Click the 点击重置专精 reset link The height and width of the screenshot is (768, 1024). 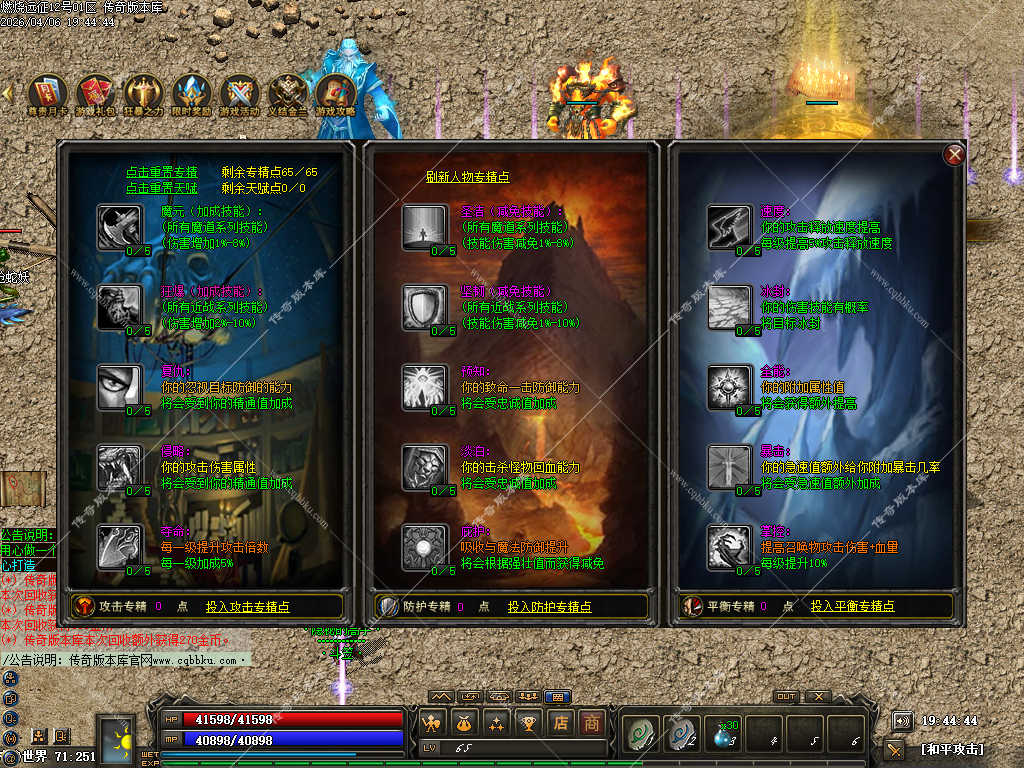[162, 172]
